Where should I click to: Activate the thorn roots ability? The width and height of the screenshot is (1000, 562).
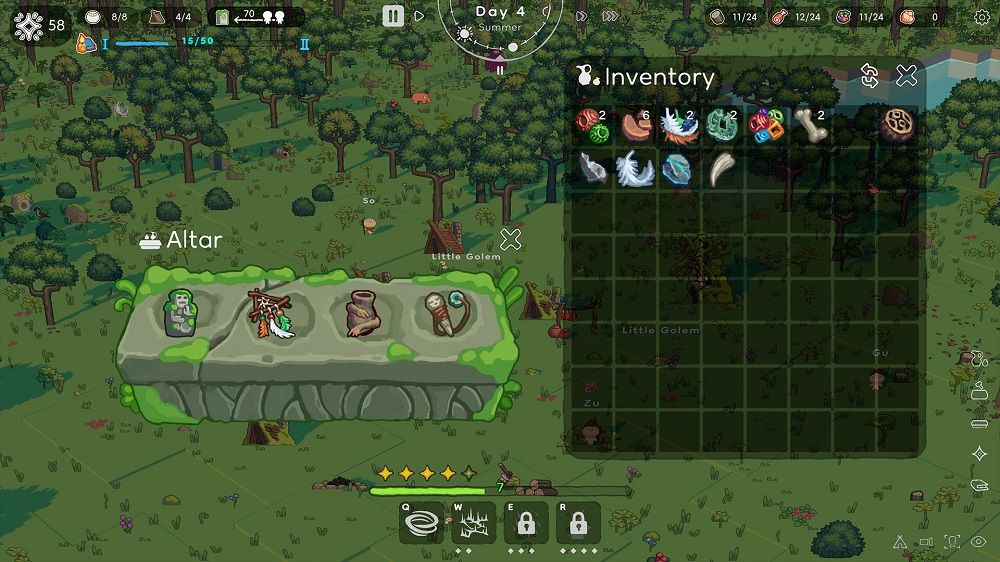coord(475,522)
